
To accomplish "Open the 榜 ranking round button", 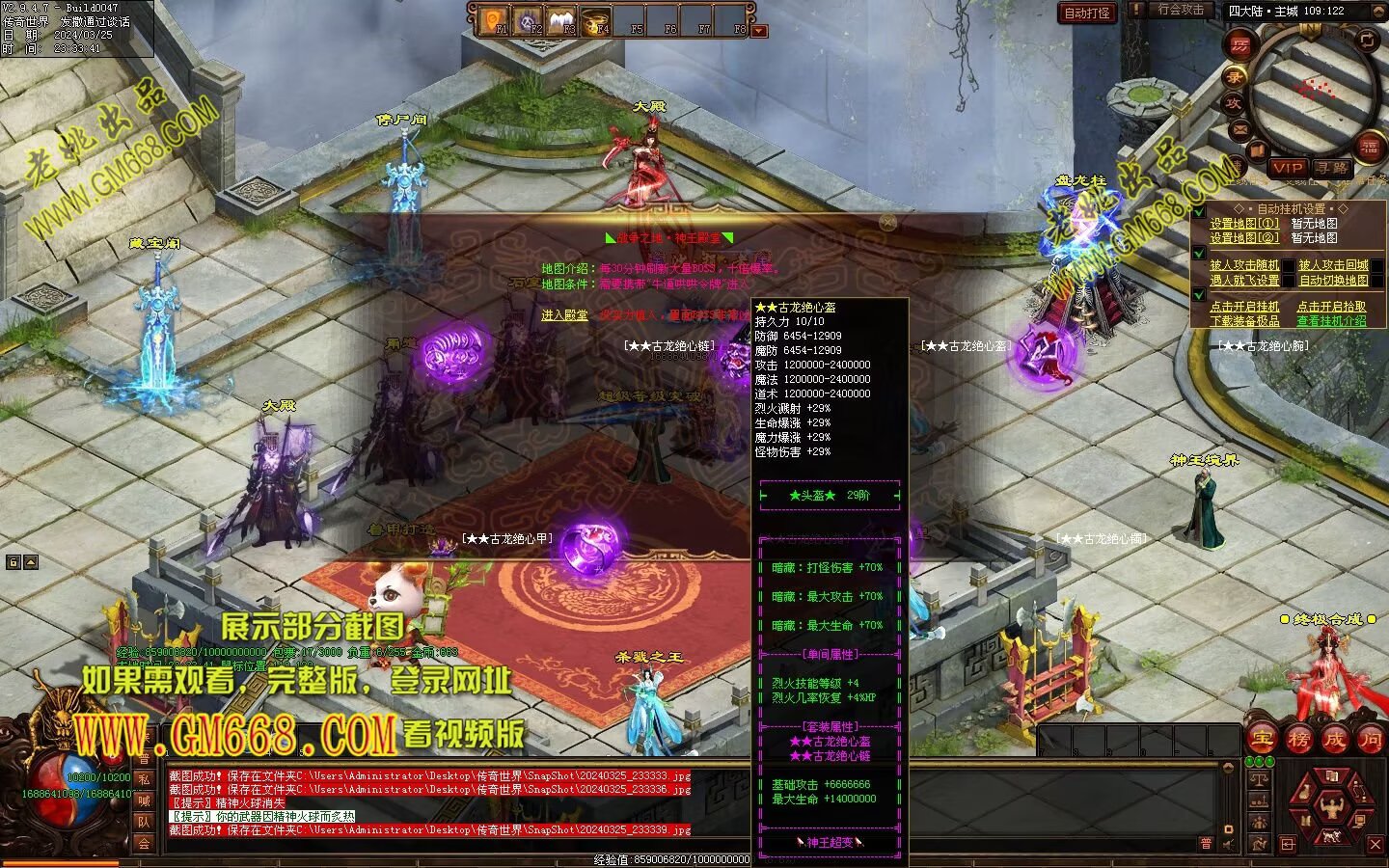I will [x=1298, y=740].
